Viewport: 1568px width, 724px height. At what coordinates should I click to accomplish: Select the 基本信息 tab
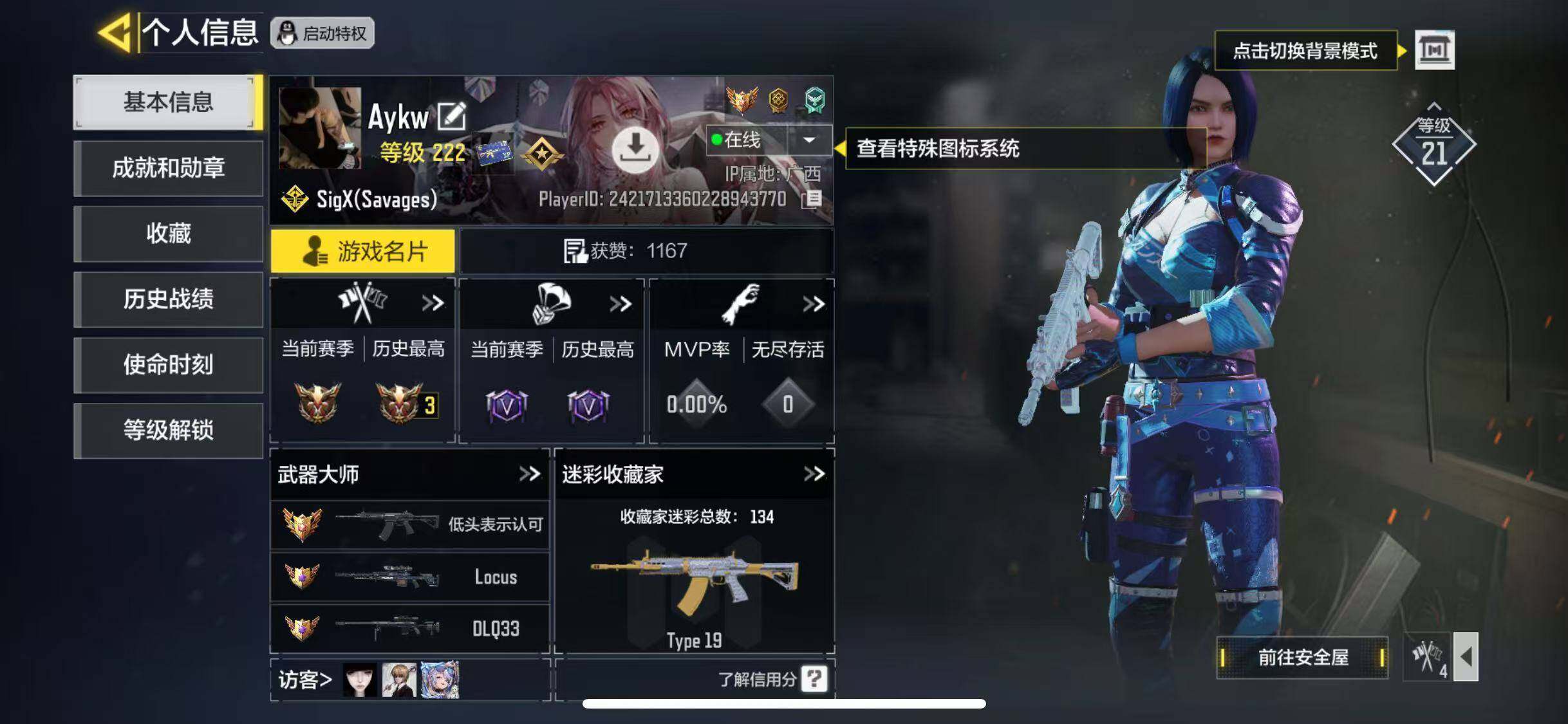[168, 102]
